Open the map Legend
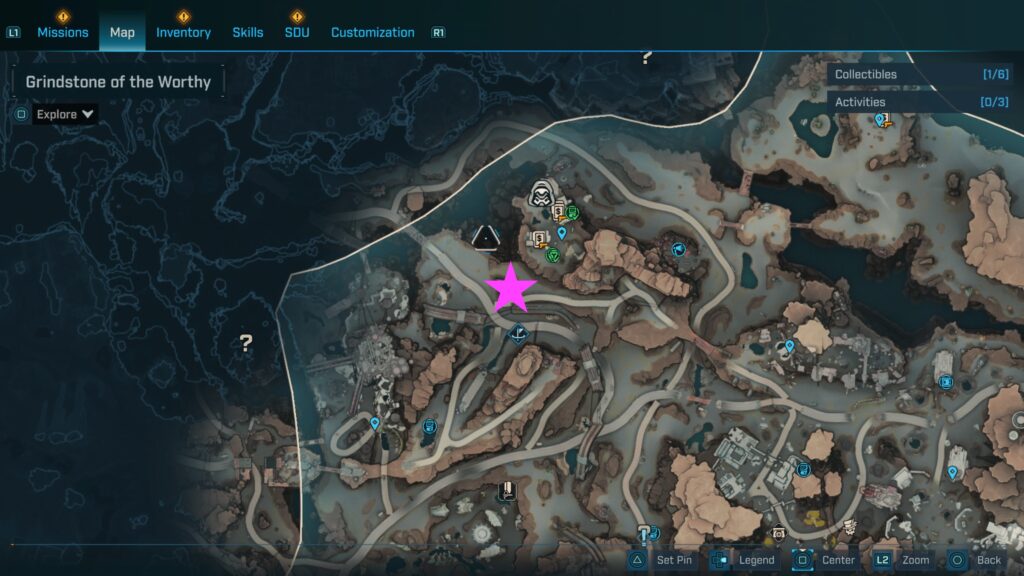Image resolution: width=1024 pixels, height=576 pixels. pyautogui.click(x=746, y=560)
